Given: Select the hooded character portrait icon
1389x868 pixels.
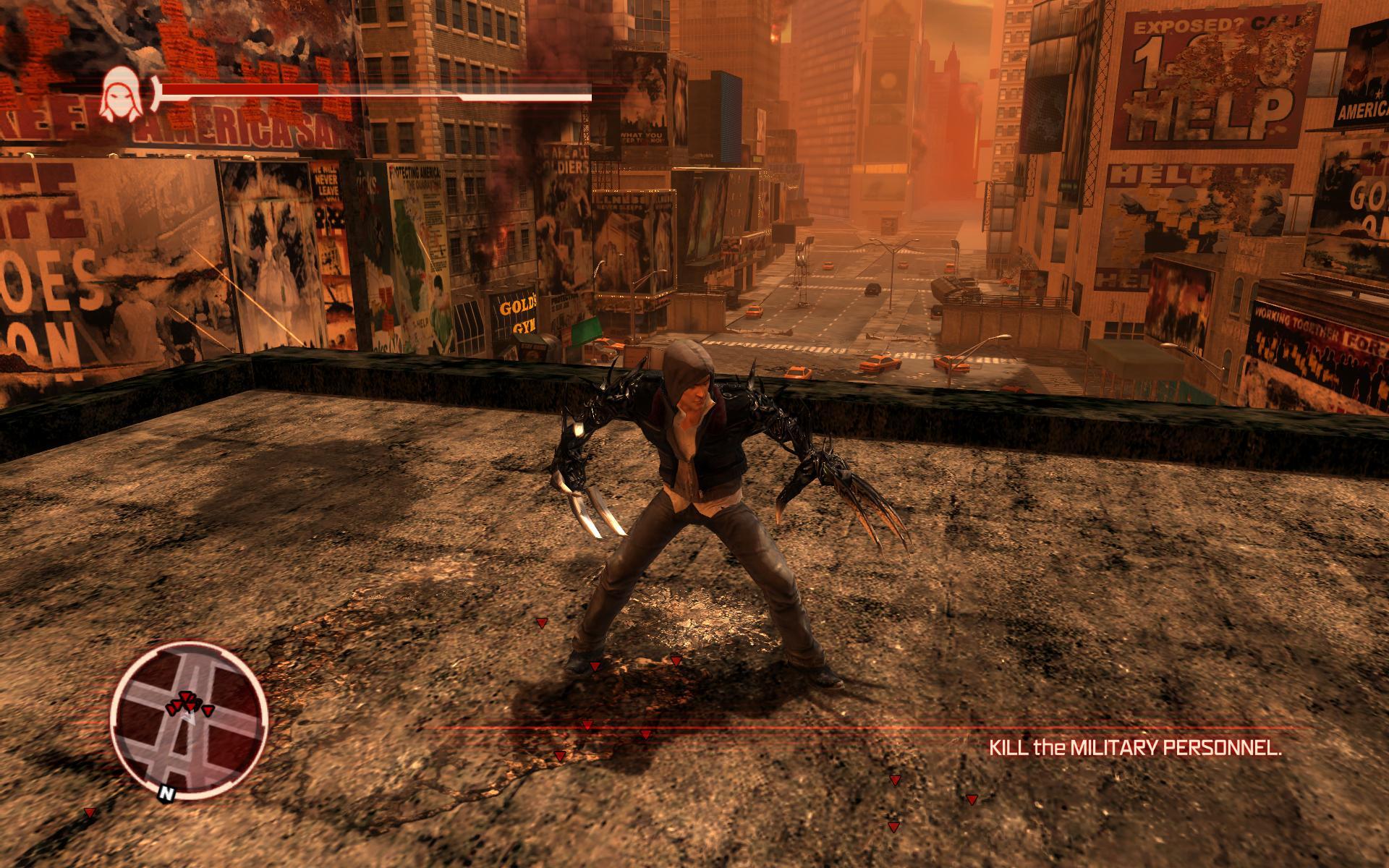Looking at the screenshot, I should tap(119, 95).
